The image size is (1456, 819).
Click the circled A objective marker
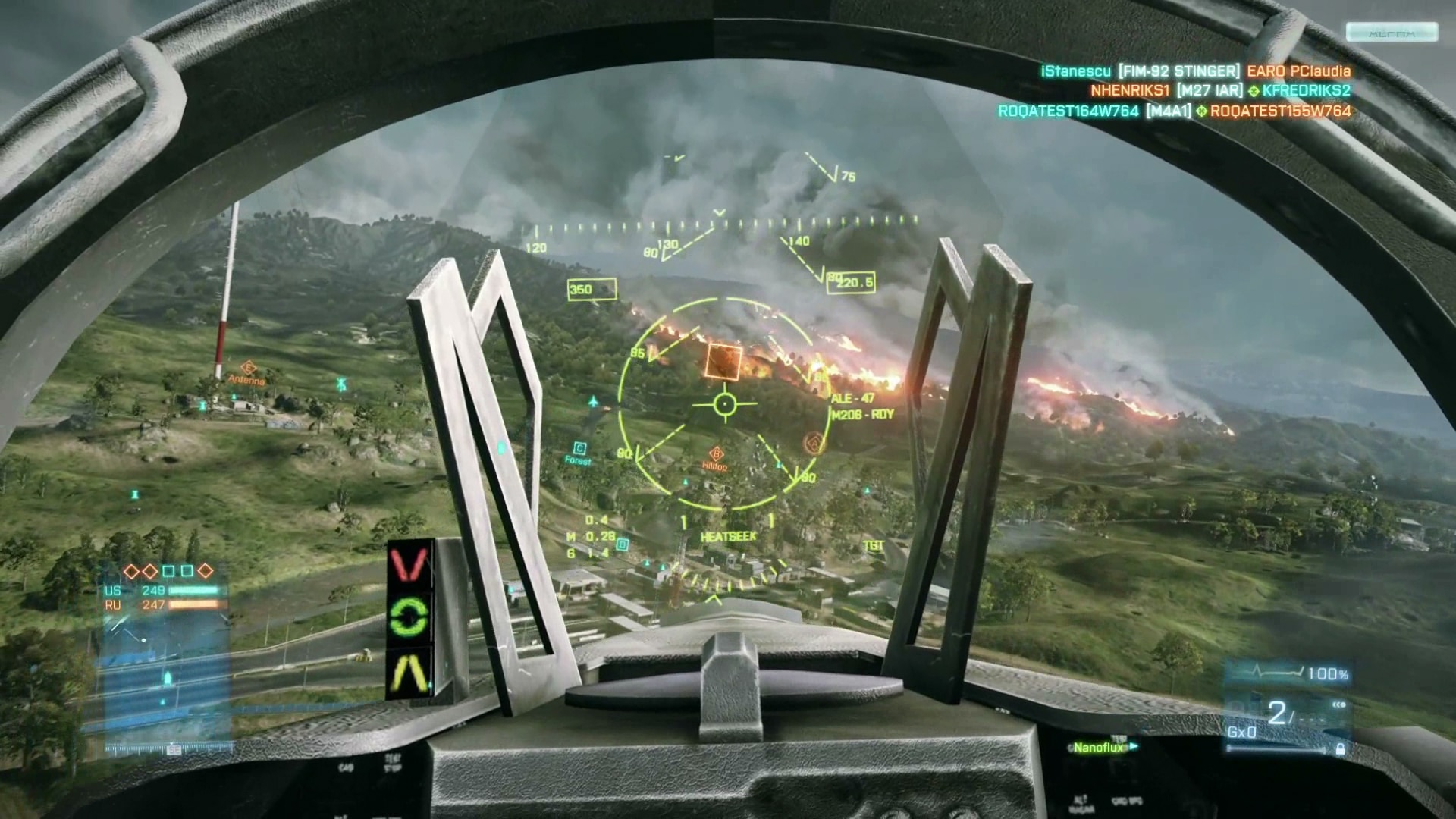[x=814, y=442]
